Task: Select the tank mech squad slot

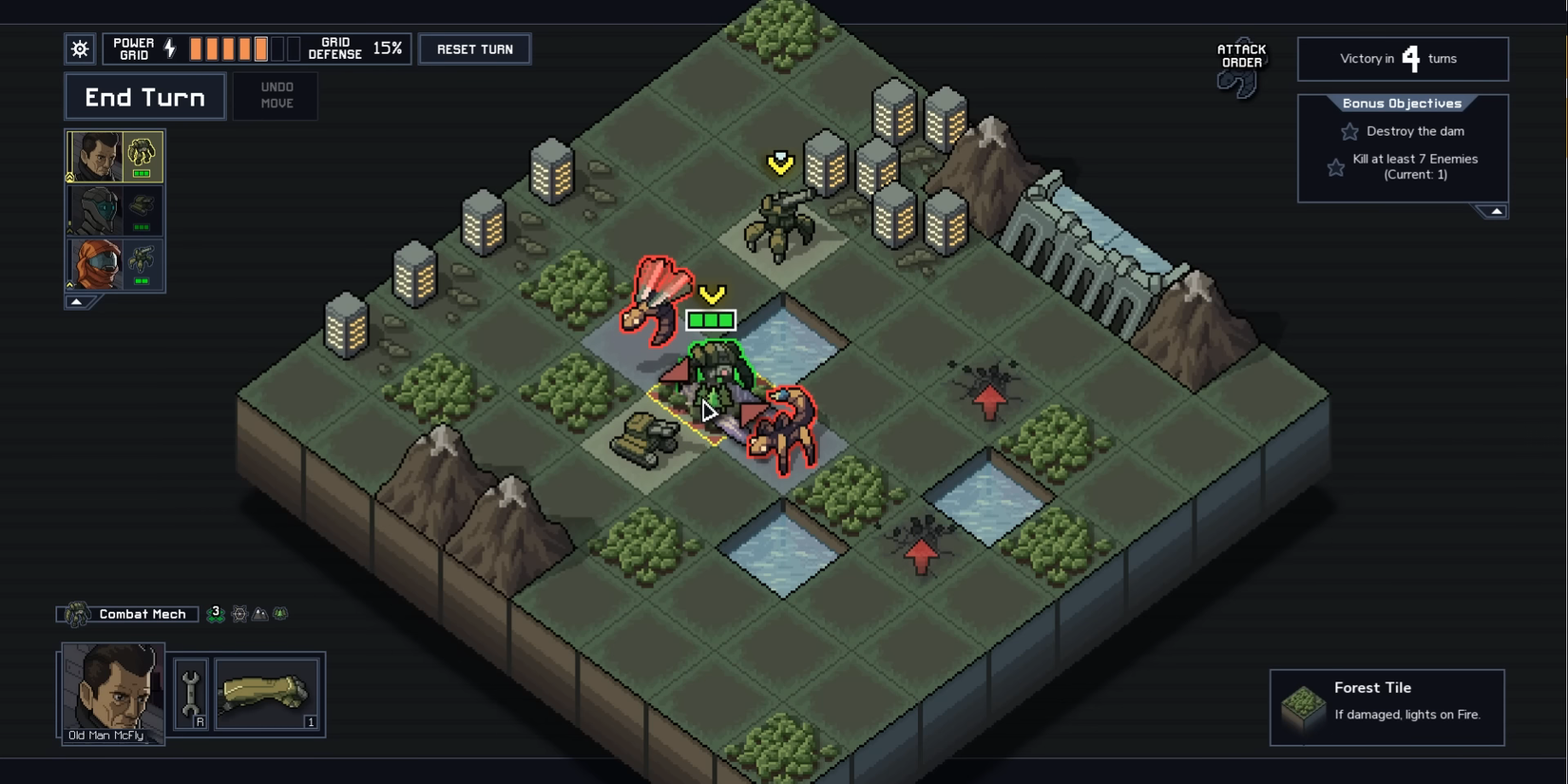Action: (114, 211)
